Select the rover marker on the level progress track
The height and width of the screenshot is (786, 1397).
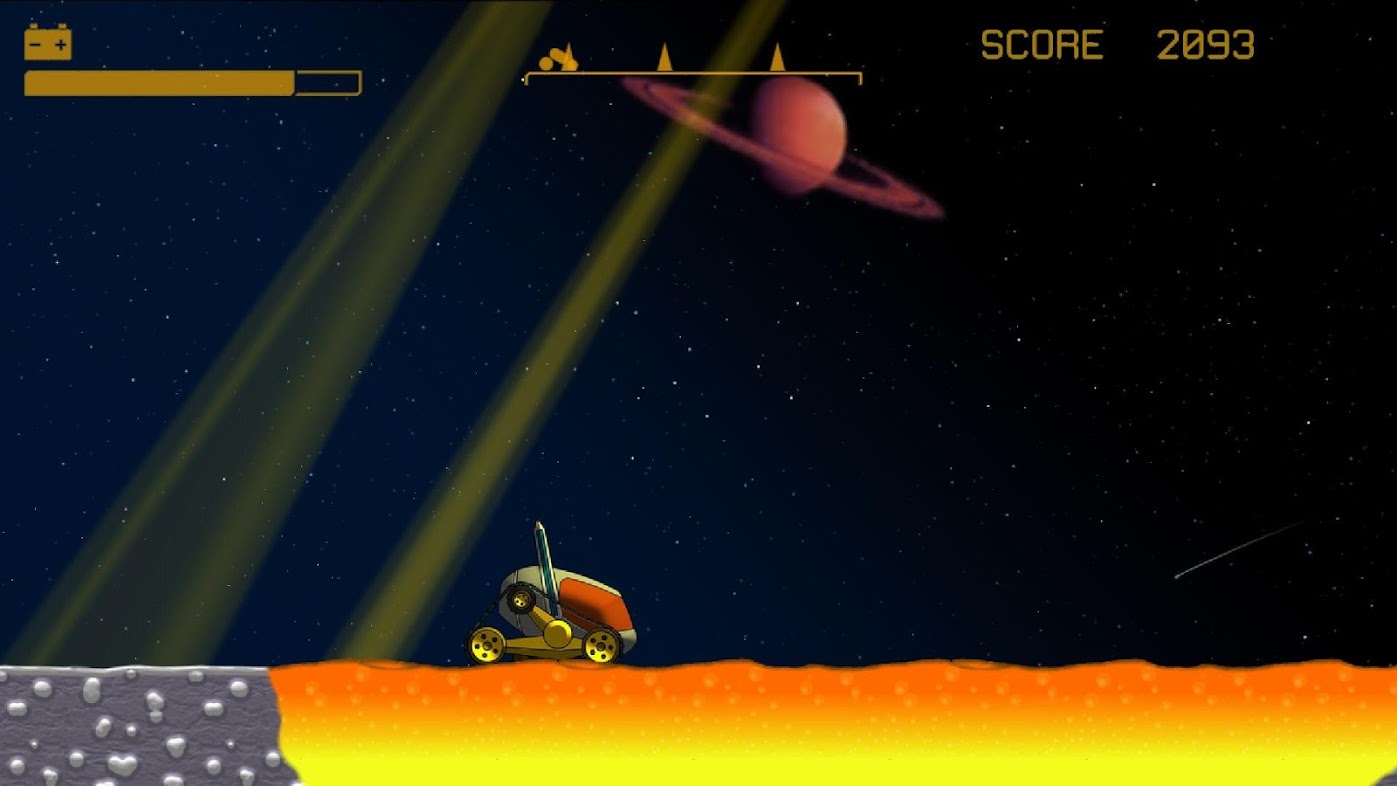click(x=557, y=61)
